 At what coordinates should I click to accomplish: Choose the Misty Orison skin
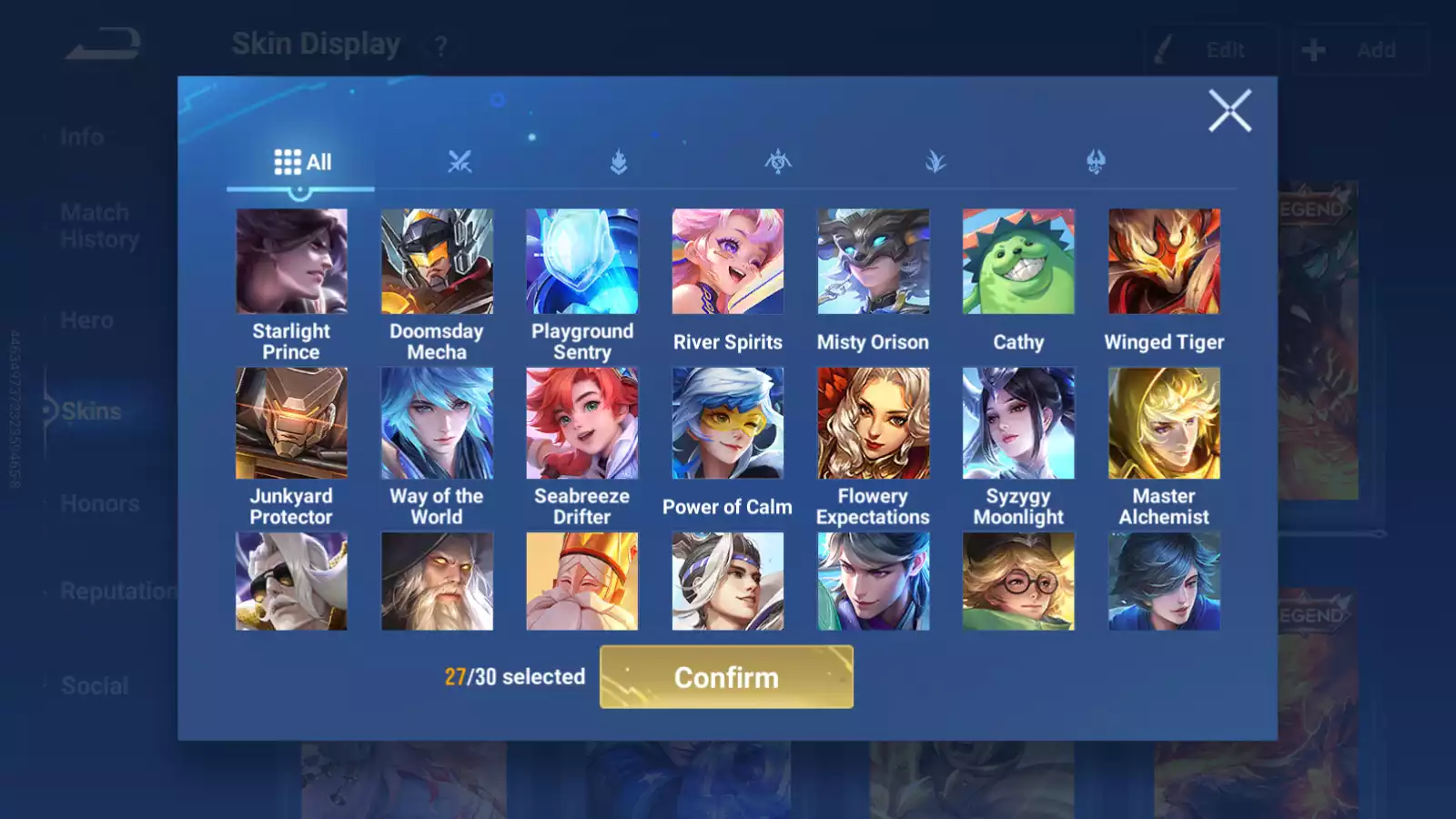(x=873, y=262)
